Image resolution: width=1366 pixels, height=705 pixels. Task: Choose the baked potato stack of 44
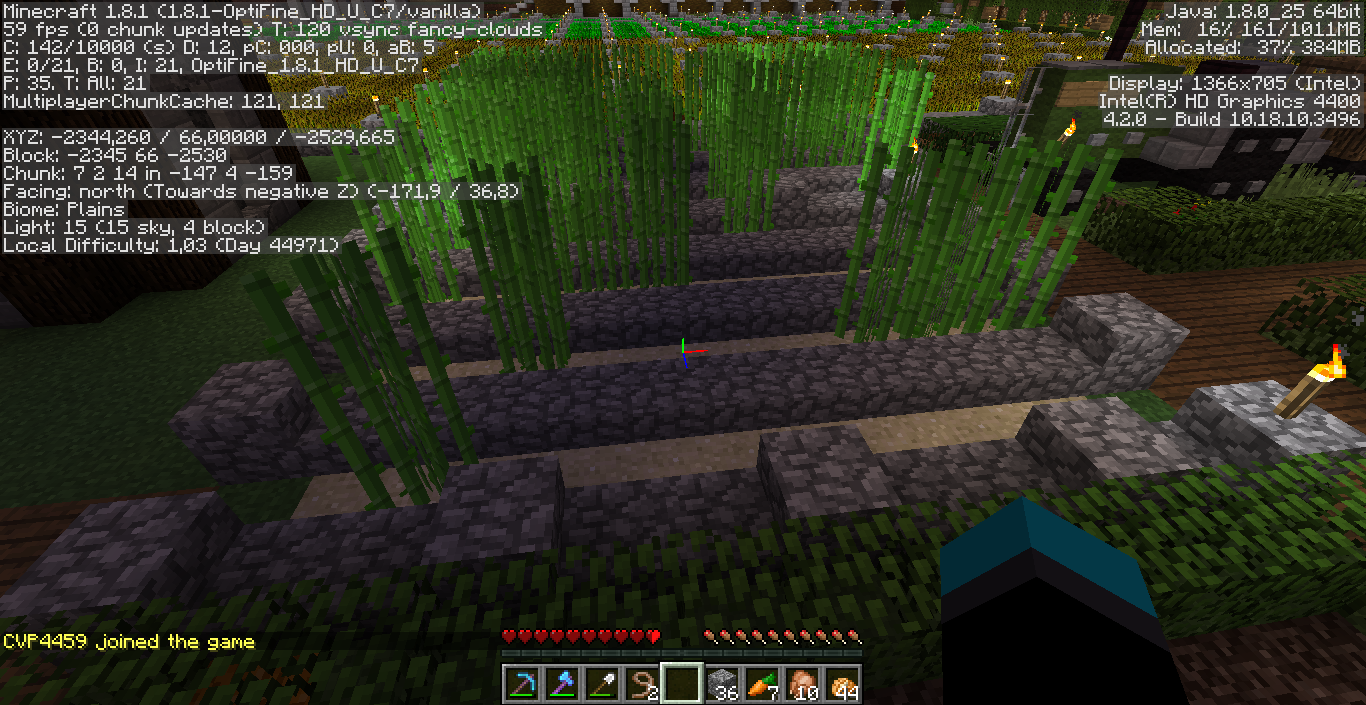point(840,683)
